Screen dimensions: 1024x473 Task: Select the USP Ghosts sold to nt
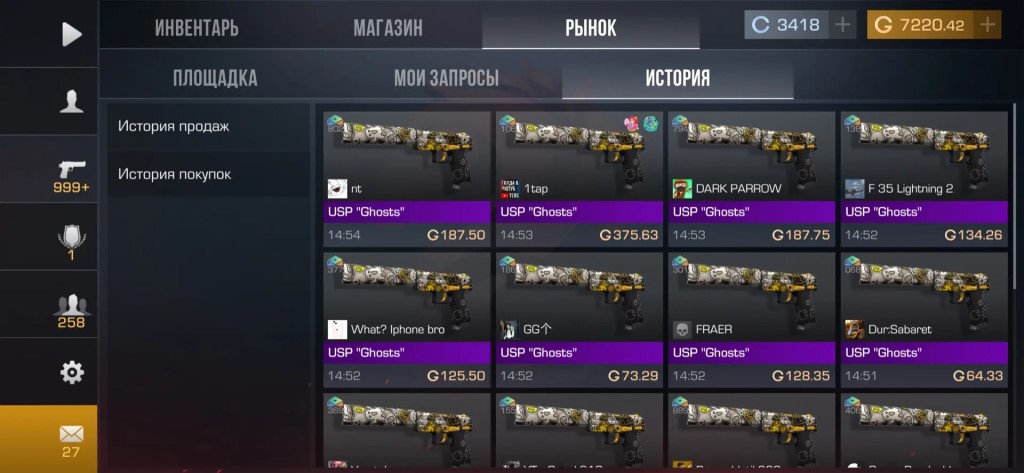[406, 178]
